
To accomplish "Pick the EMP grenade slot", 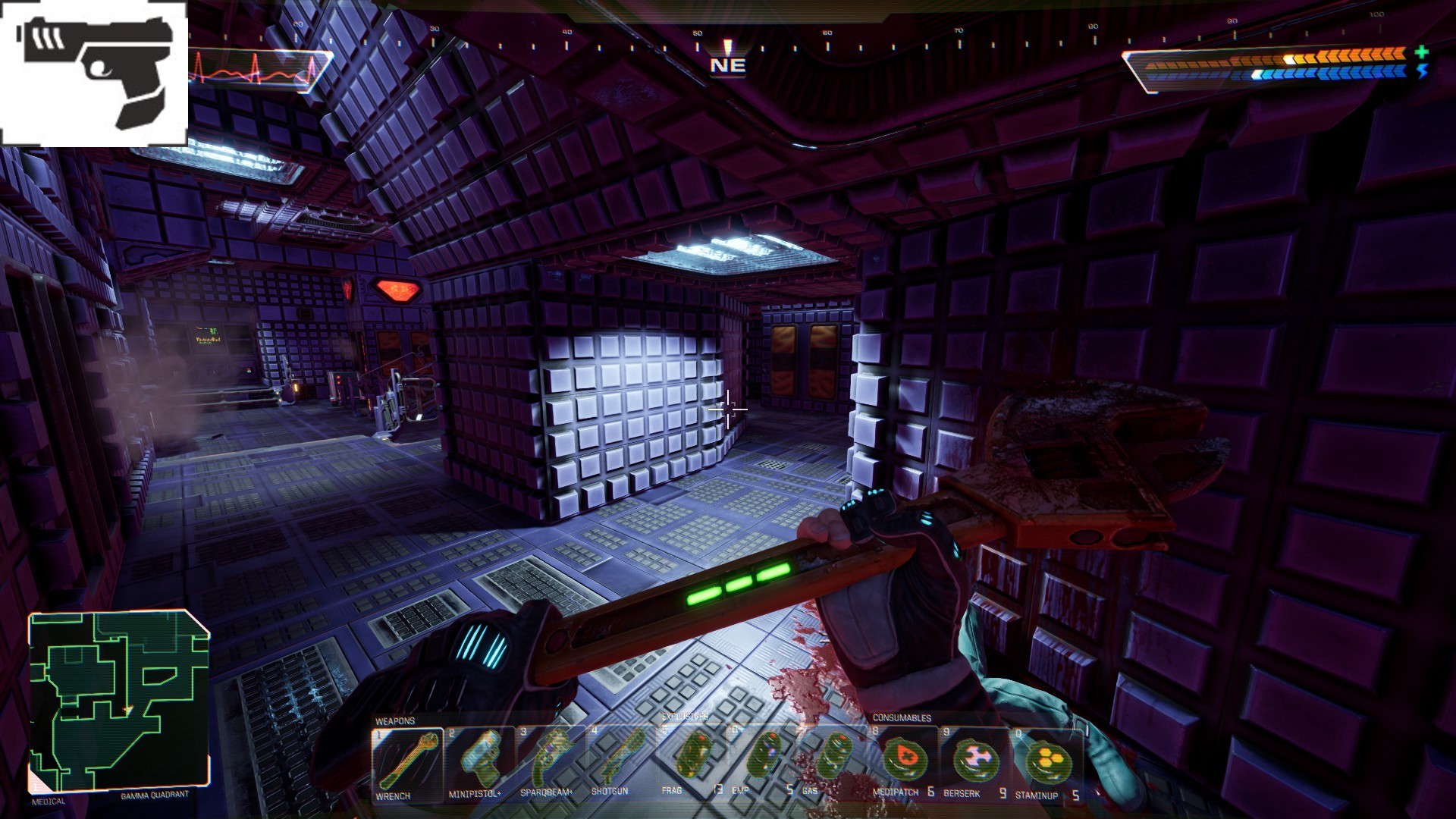I will click(x=761, y=762).
